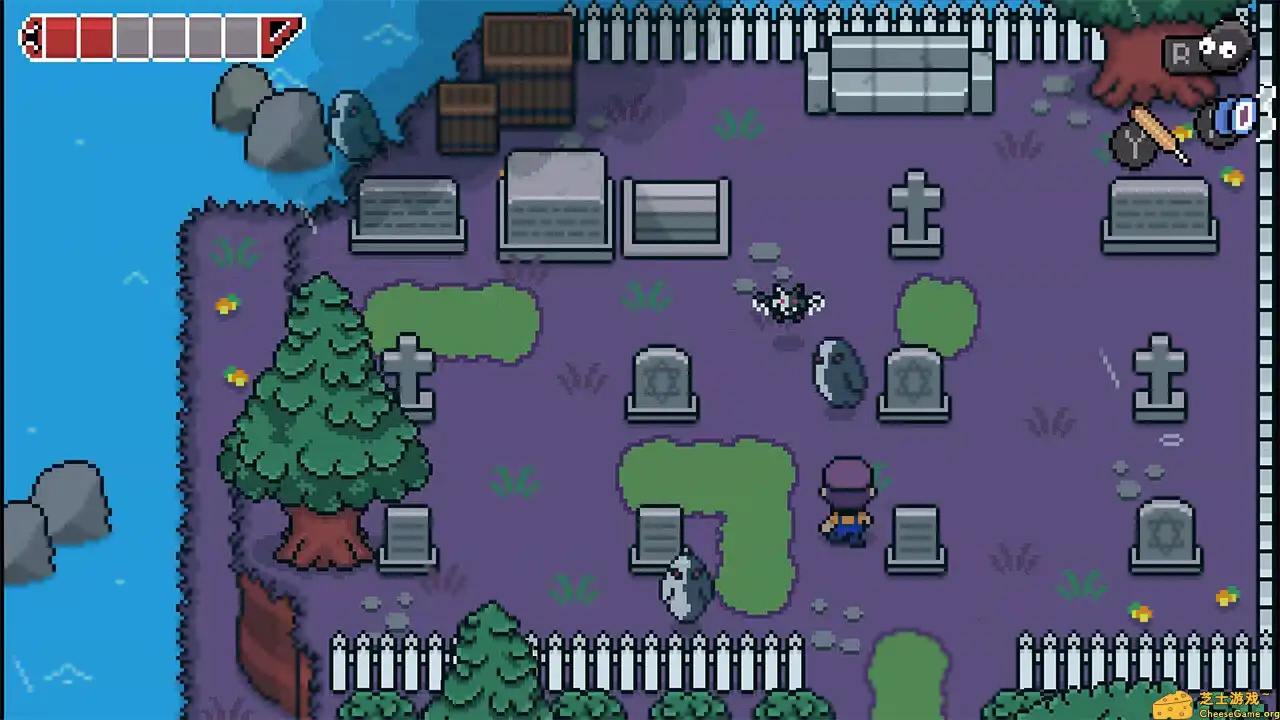Click the black soot creature icon near the R prompt
1280x720 pixels.
tap(1225, 48)
